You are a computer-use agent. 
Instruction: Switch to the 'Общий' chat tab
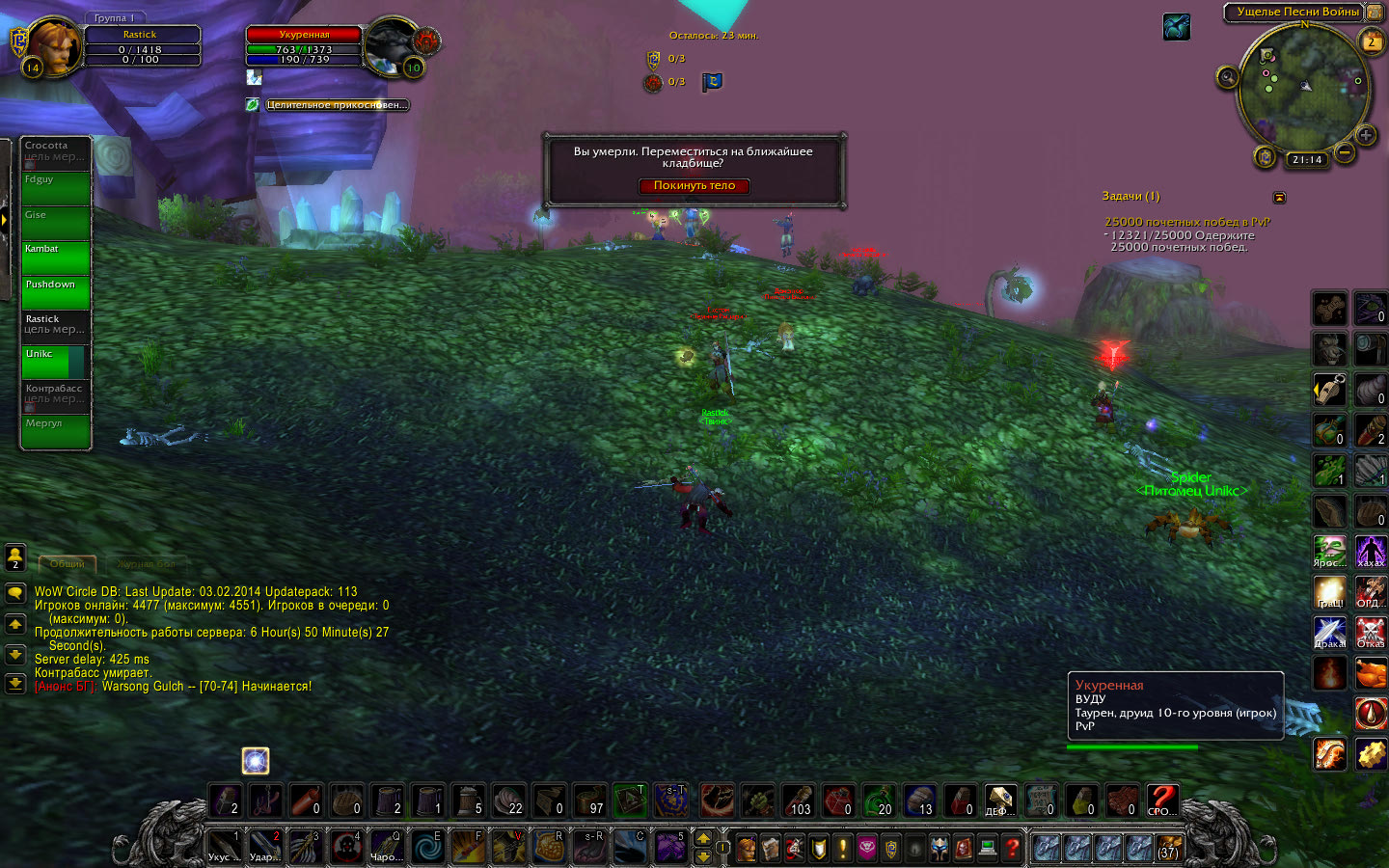pos(68,563)
